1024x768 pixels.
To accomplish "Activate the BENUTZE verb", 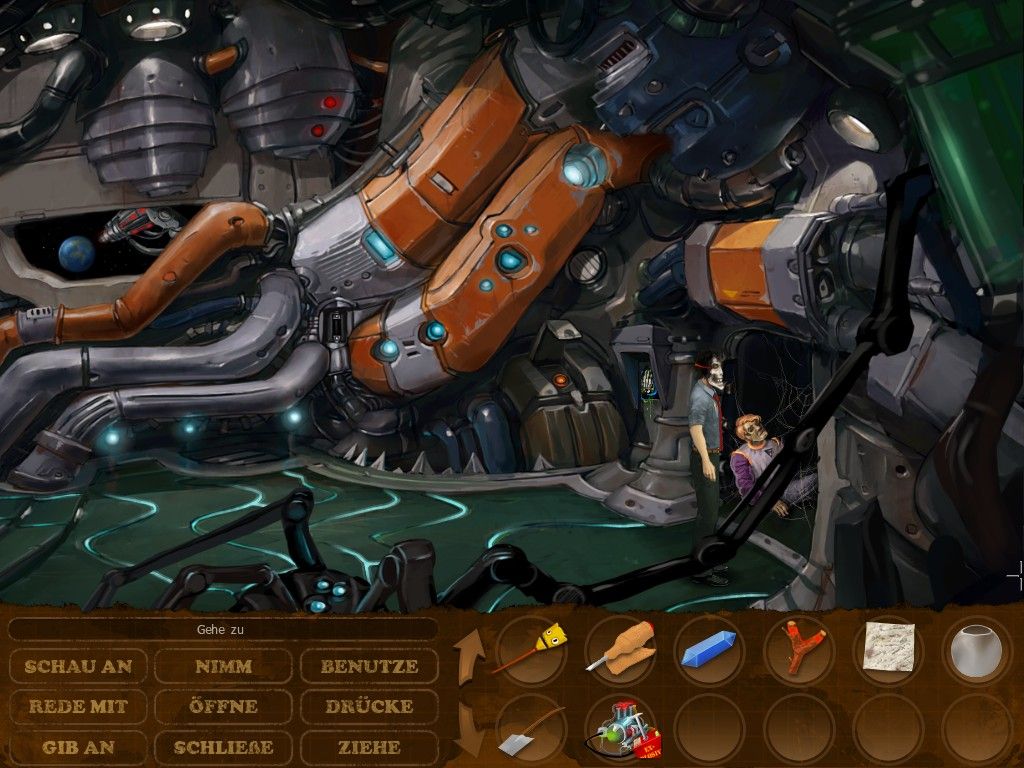I will tap(369, 666).
